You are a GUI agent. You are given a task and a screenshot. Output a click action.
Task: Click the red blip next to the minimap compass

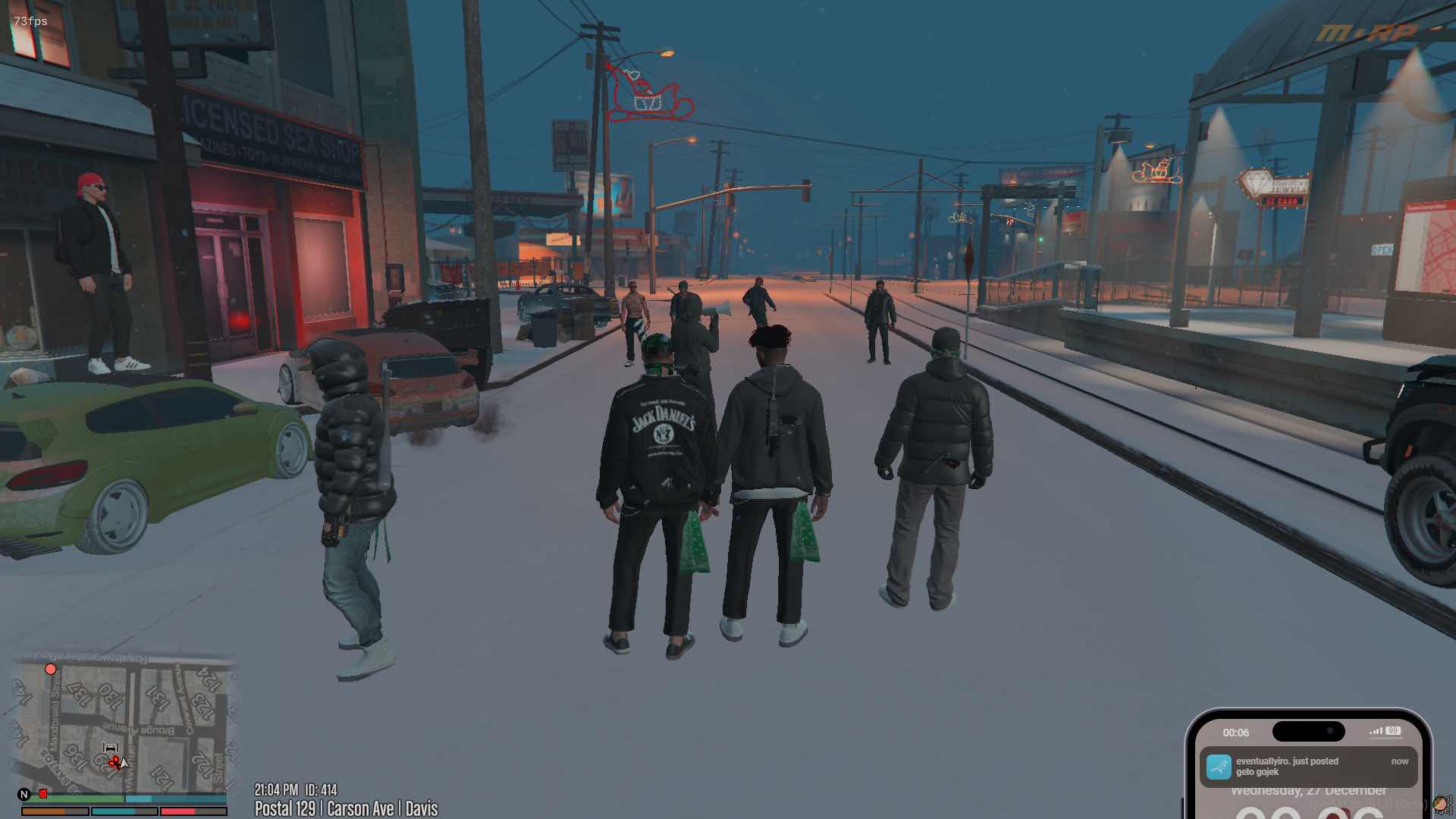click(x=42, y=792)
